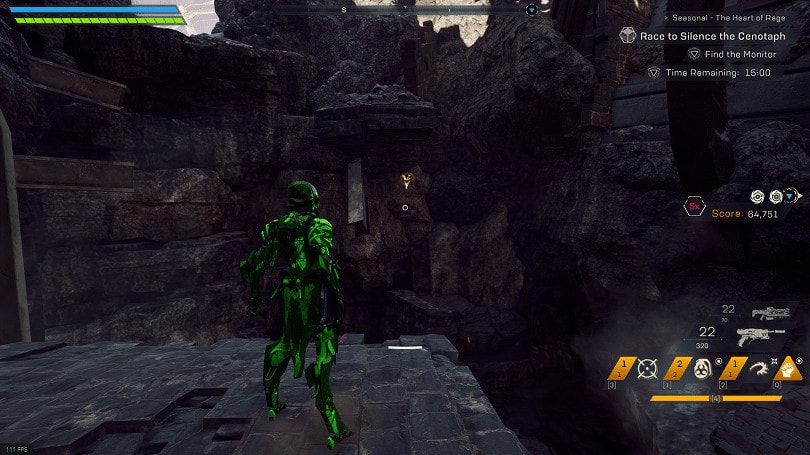
Task: Select the orange objective waypoint marker
Action: point(404,181)
